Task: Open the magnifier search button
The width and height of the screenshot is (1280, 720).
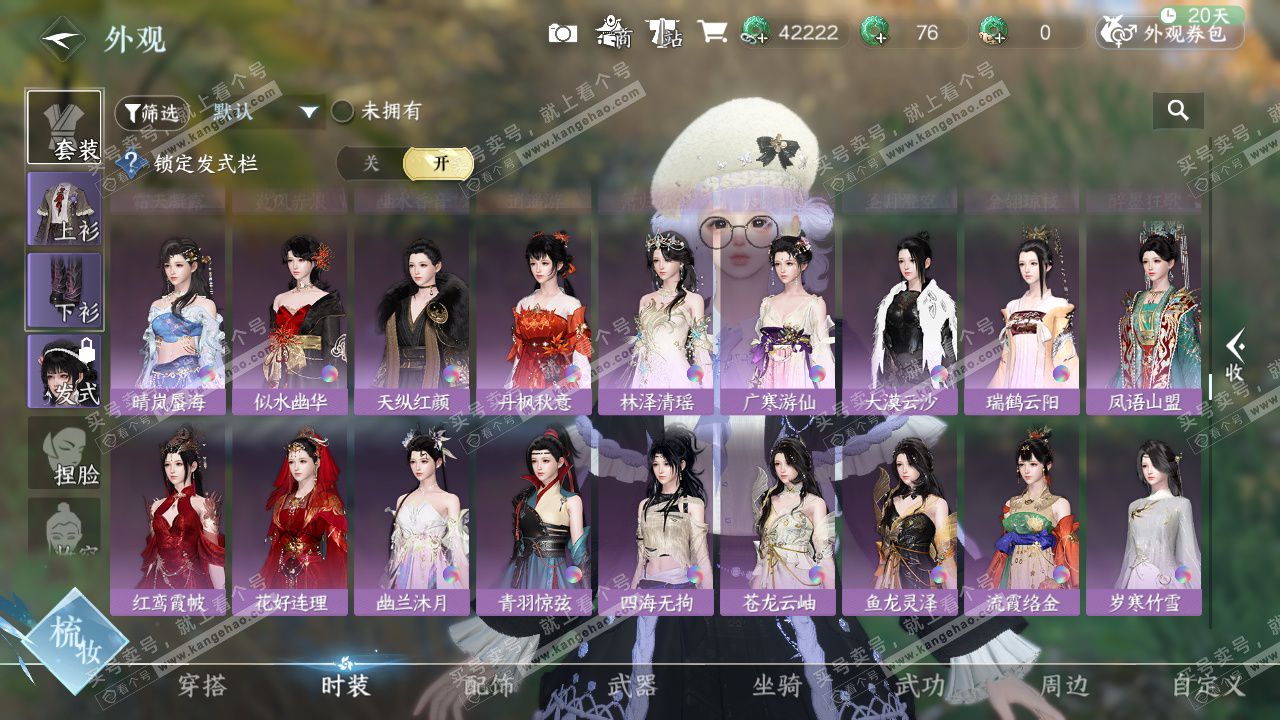Action: pyautogui.click(x=1178, y=111)
